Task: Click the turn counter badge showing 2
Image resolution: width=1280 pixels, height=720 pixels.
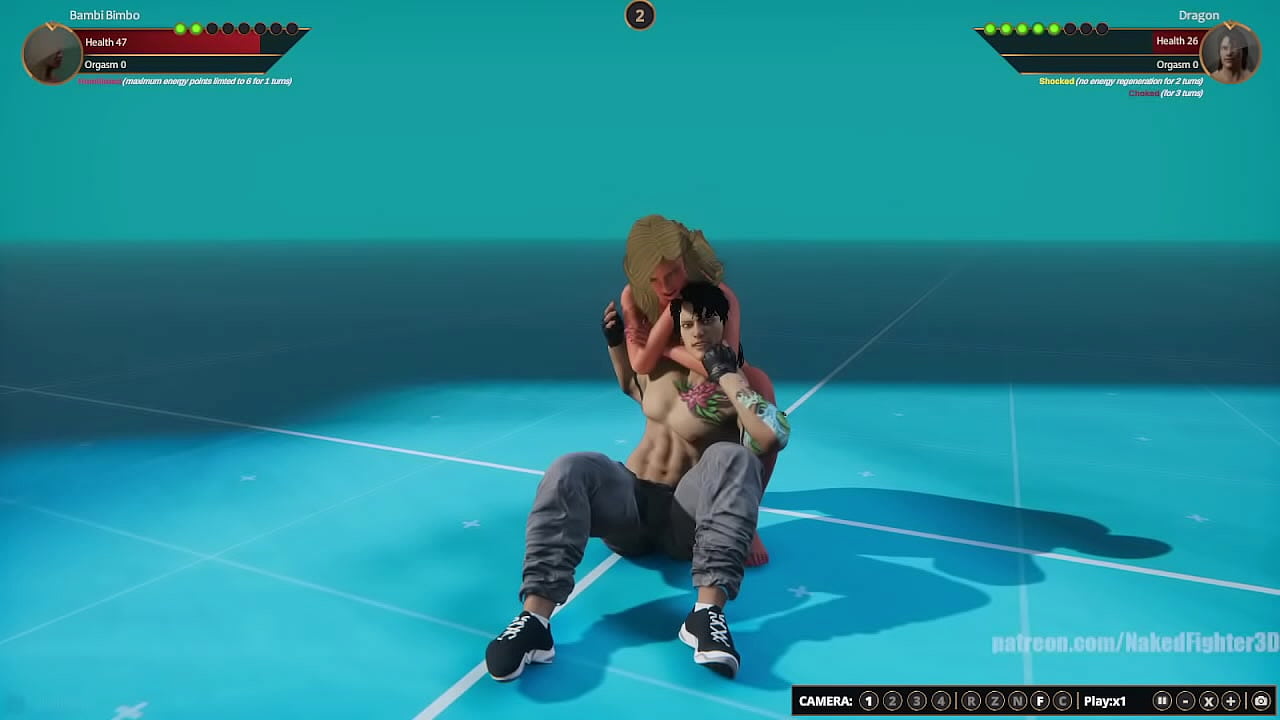Action: point(639,16)
